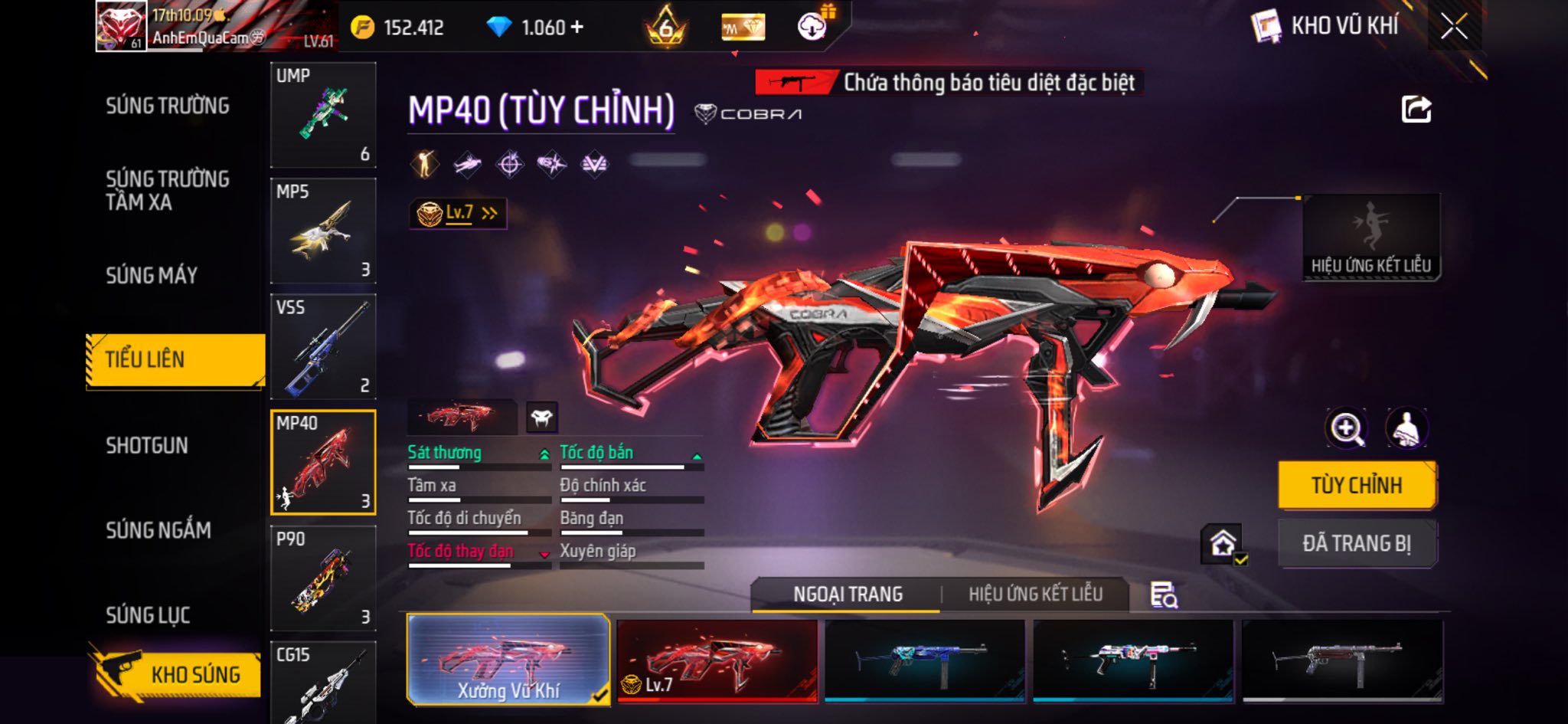Zoom in with the magnifier icon
The height and width of the screenshot is (724, 1568).
pos(1347,428)
